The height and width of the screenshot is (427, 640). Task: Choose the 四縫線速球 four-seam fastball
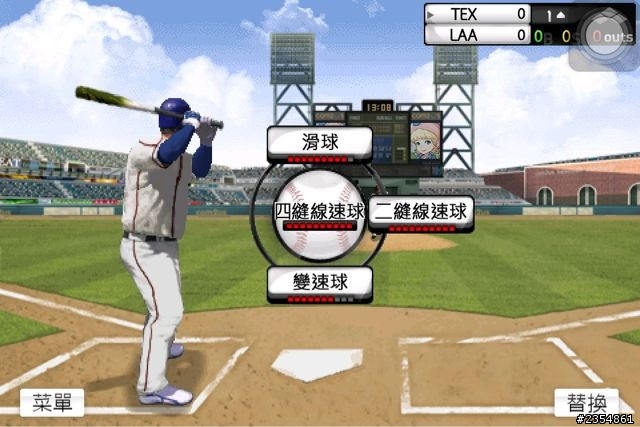pyautogui.click(x=319, y=212)
